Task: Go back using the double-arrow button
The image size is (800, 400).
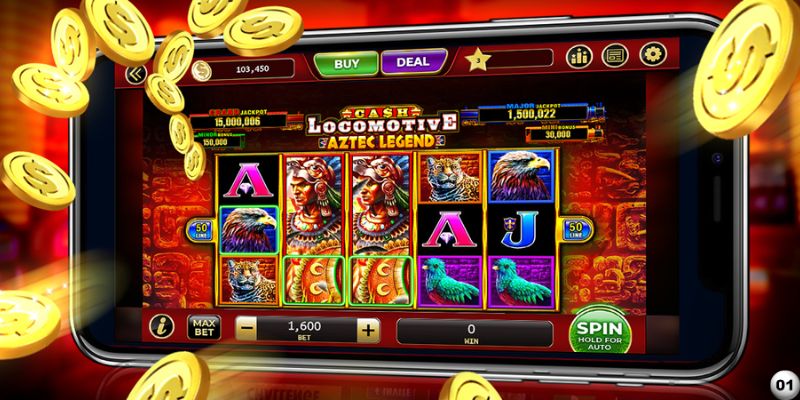Action: (x=136, y=73)
